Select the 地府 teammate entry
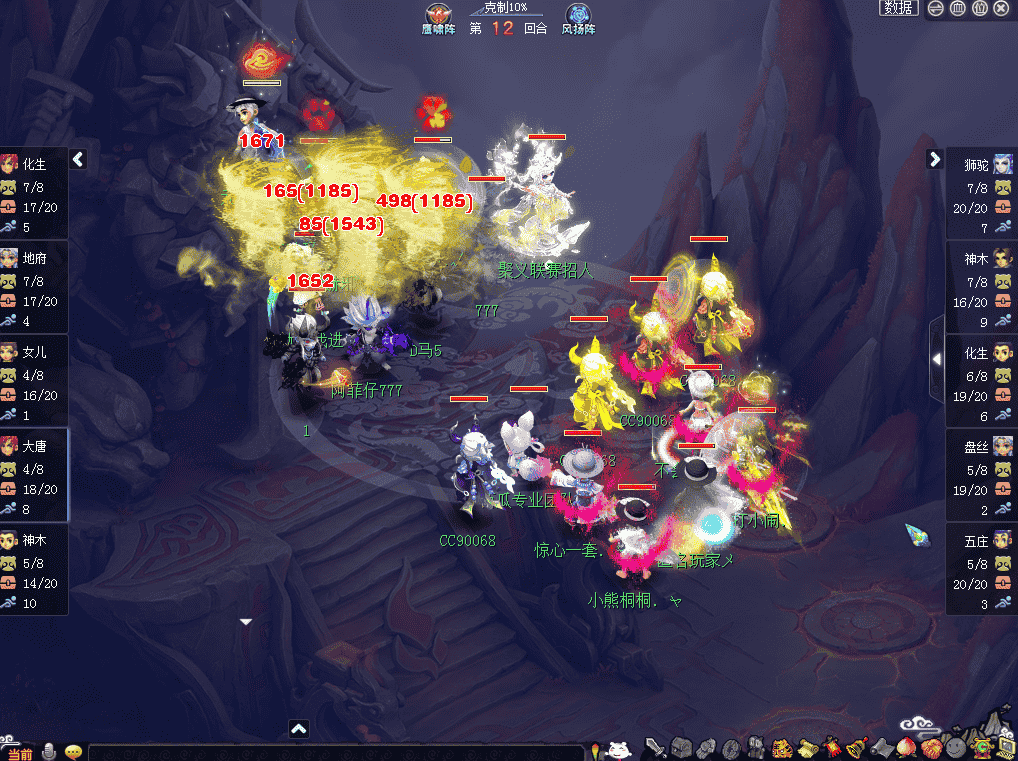The image size is (1018, 761). tap(34, 286)
